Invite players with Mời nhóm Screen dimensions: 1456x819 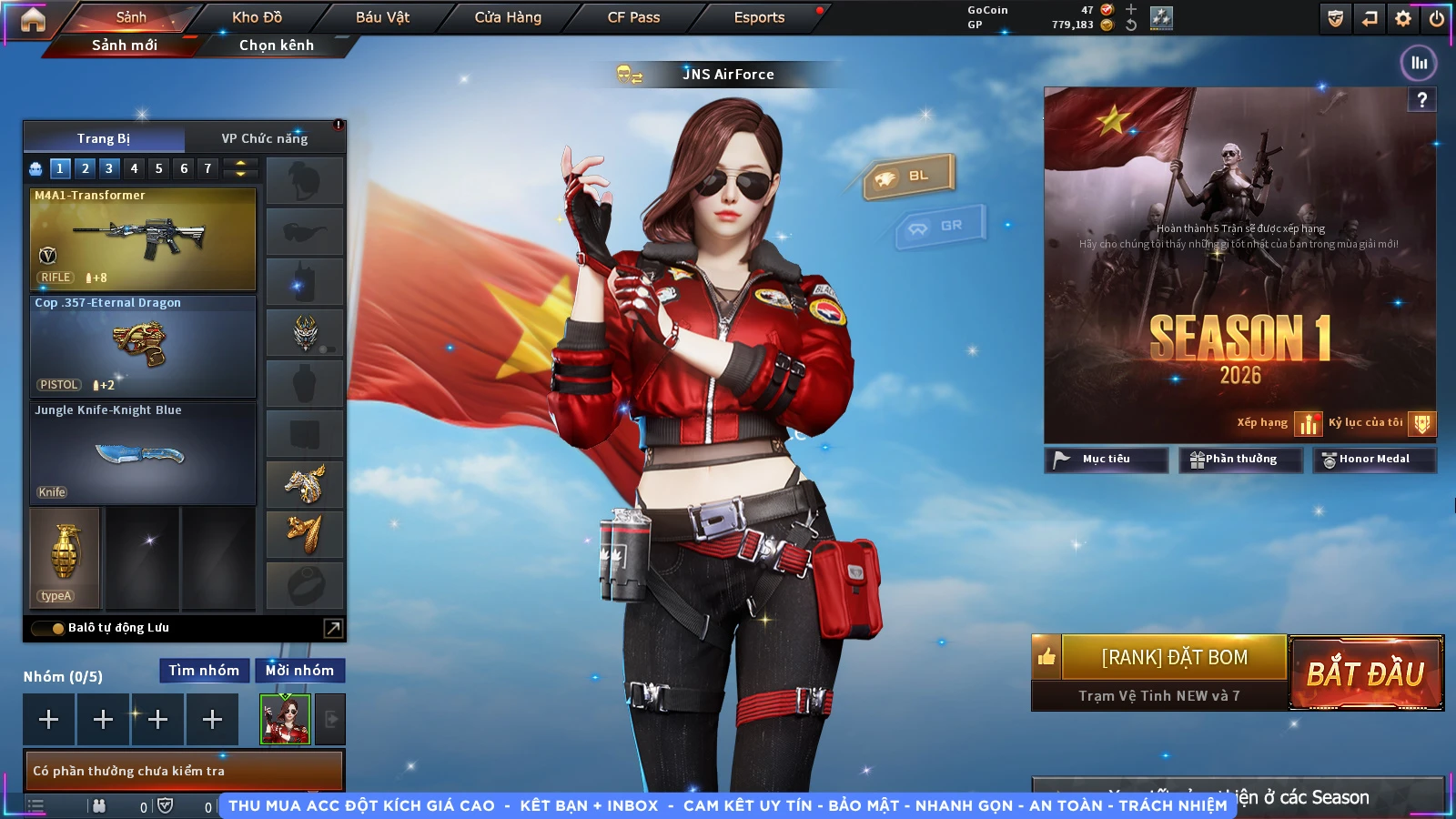point(299,671)
